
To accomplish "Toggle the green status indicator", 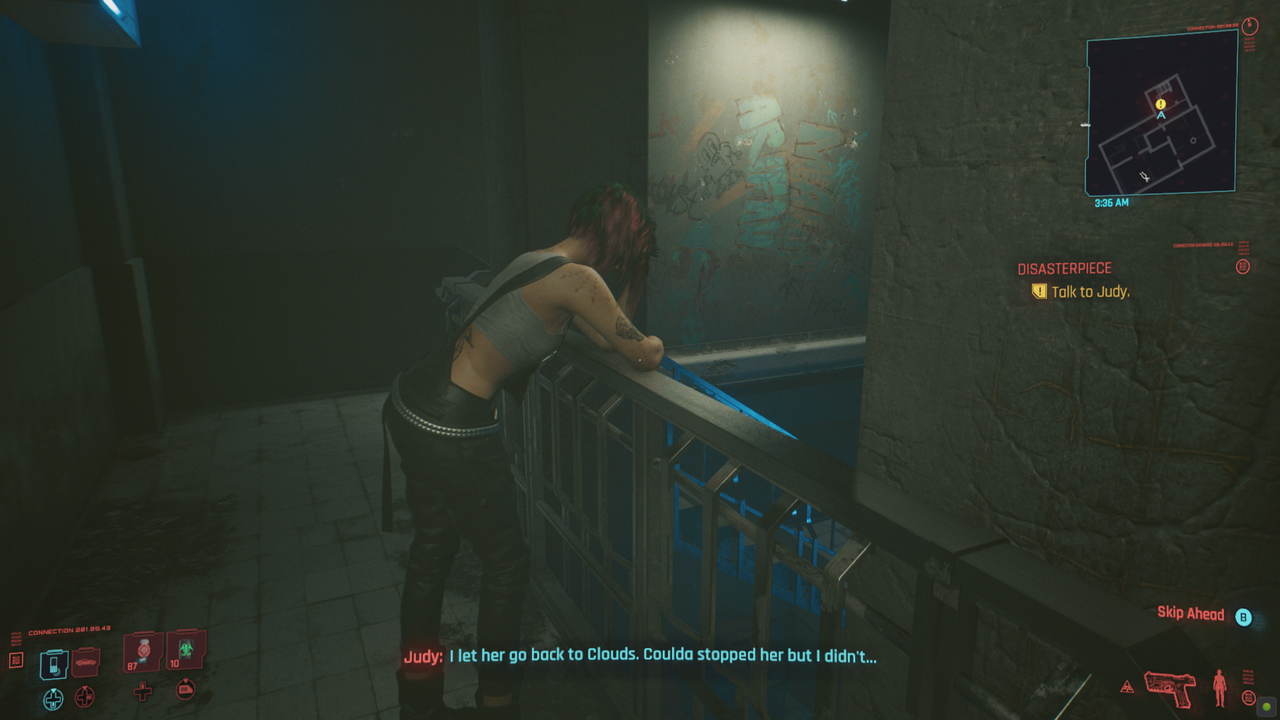I will coord(1267,706).
